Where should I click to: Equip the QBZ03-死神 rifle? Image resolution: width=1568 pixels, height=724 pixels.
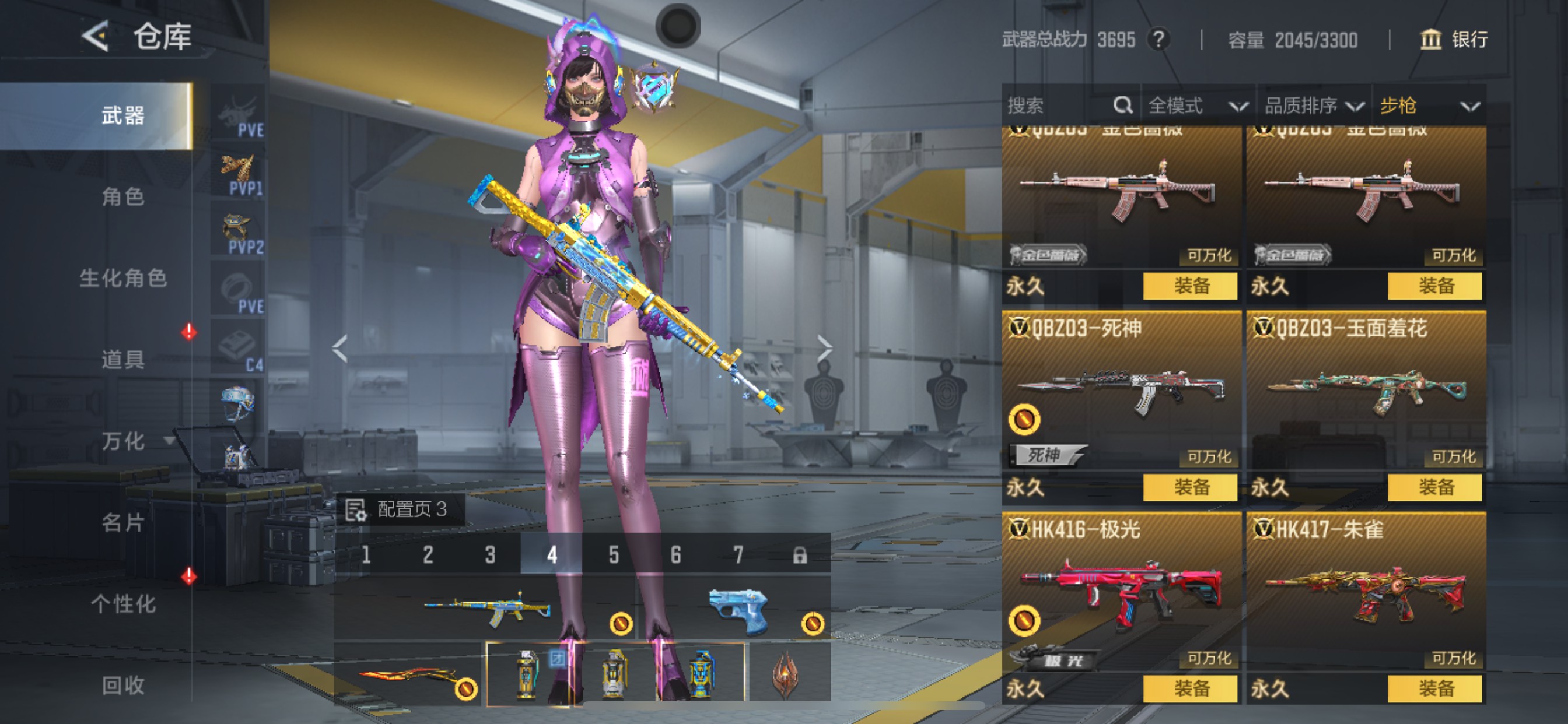click(1190, 487)
